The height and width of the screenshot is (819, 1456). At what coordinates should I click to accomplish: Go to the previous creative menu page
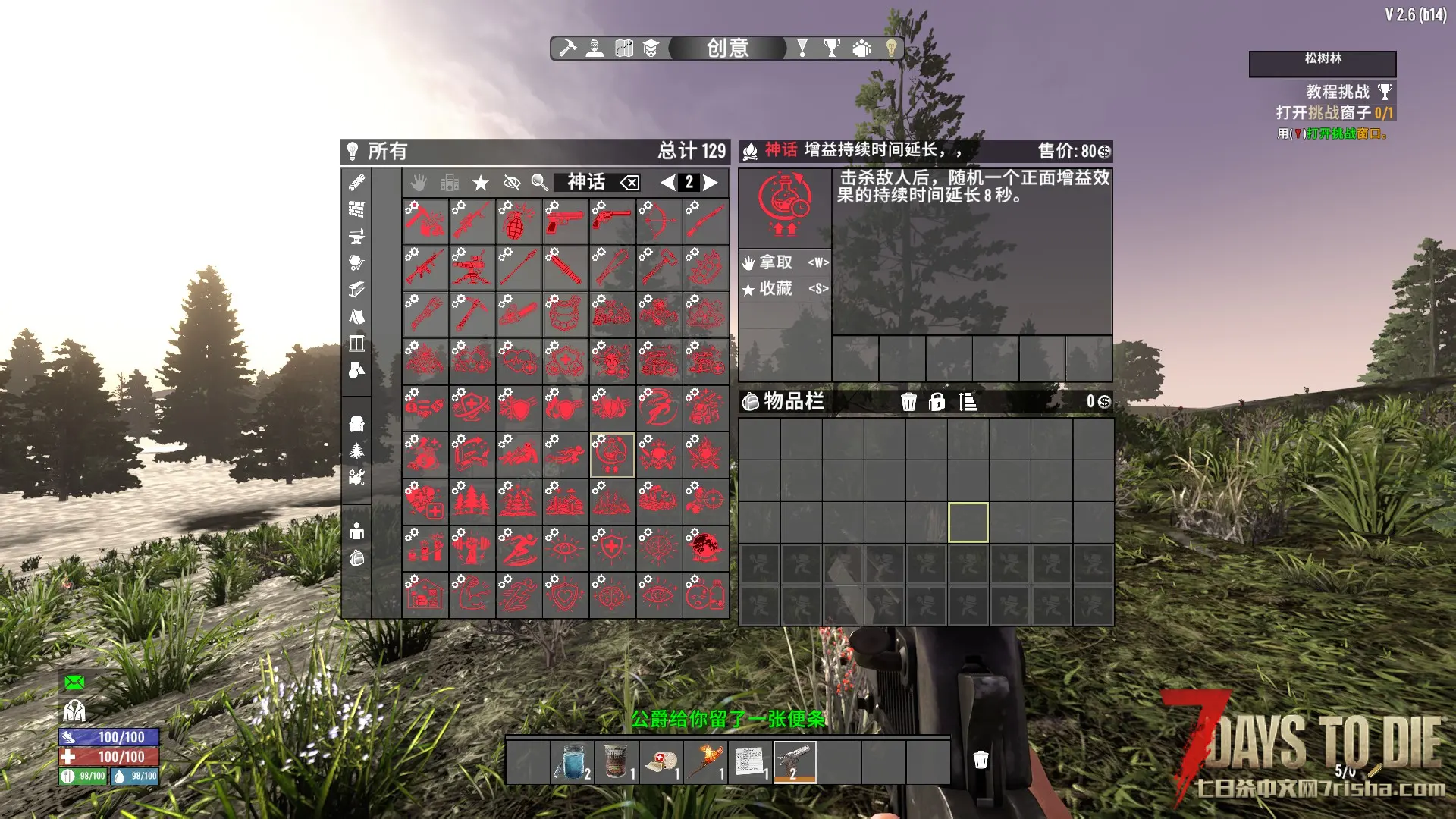click(667, 182)
